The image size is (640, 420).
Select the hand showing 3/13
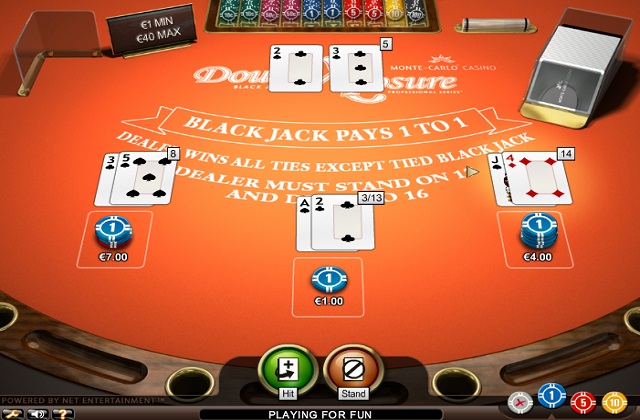[332, 220]
